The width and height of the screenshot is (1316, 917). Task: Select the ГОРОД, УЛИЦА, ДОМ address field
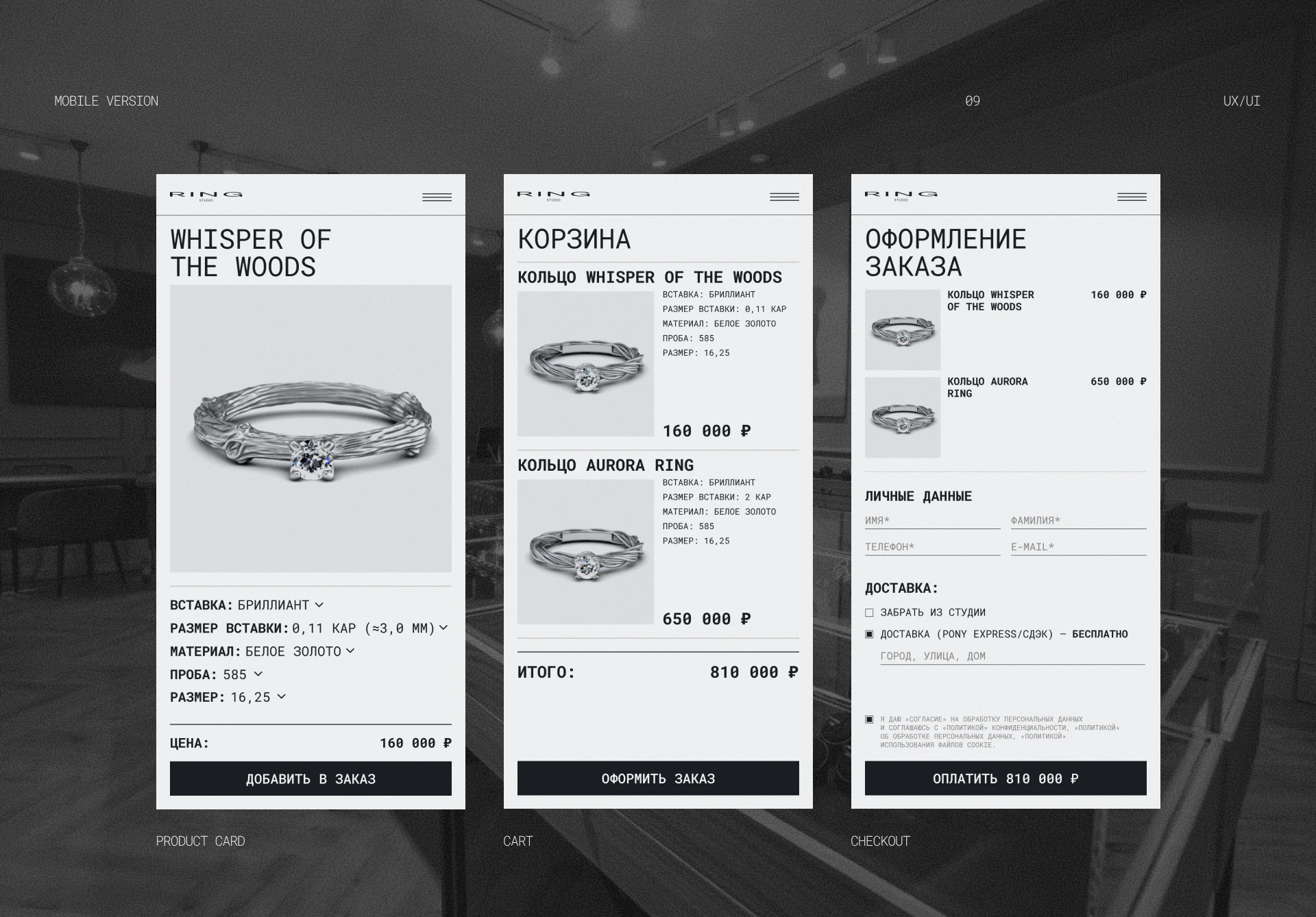1012,656
